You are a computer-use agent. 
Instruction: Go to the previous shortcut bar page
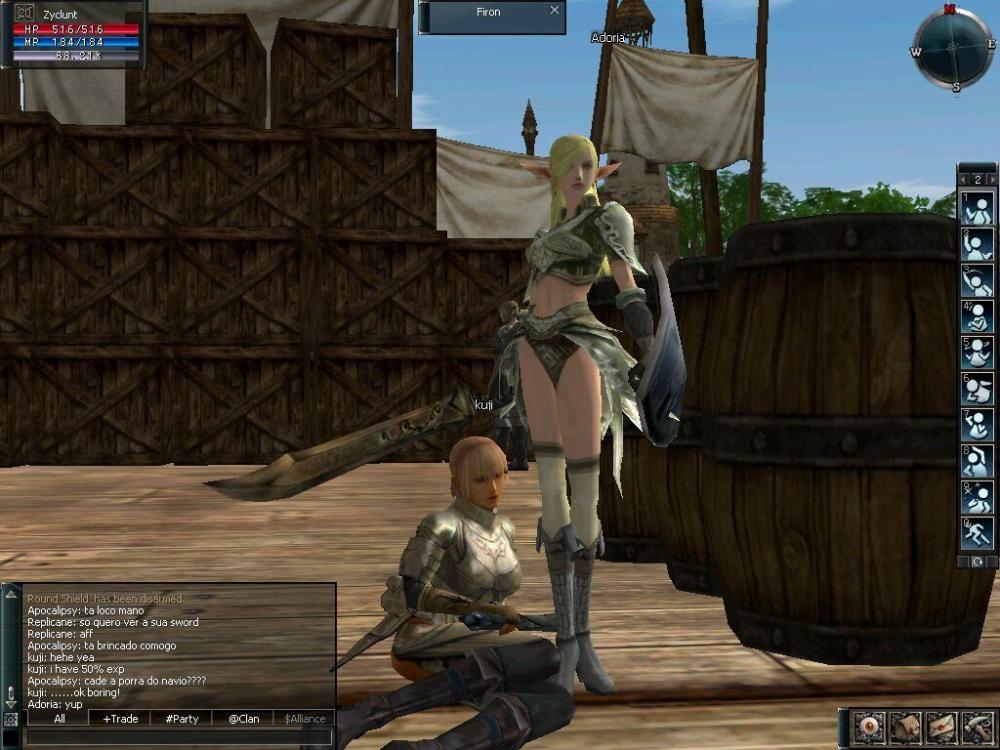click(x=963, y=179)
